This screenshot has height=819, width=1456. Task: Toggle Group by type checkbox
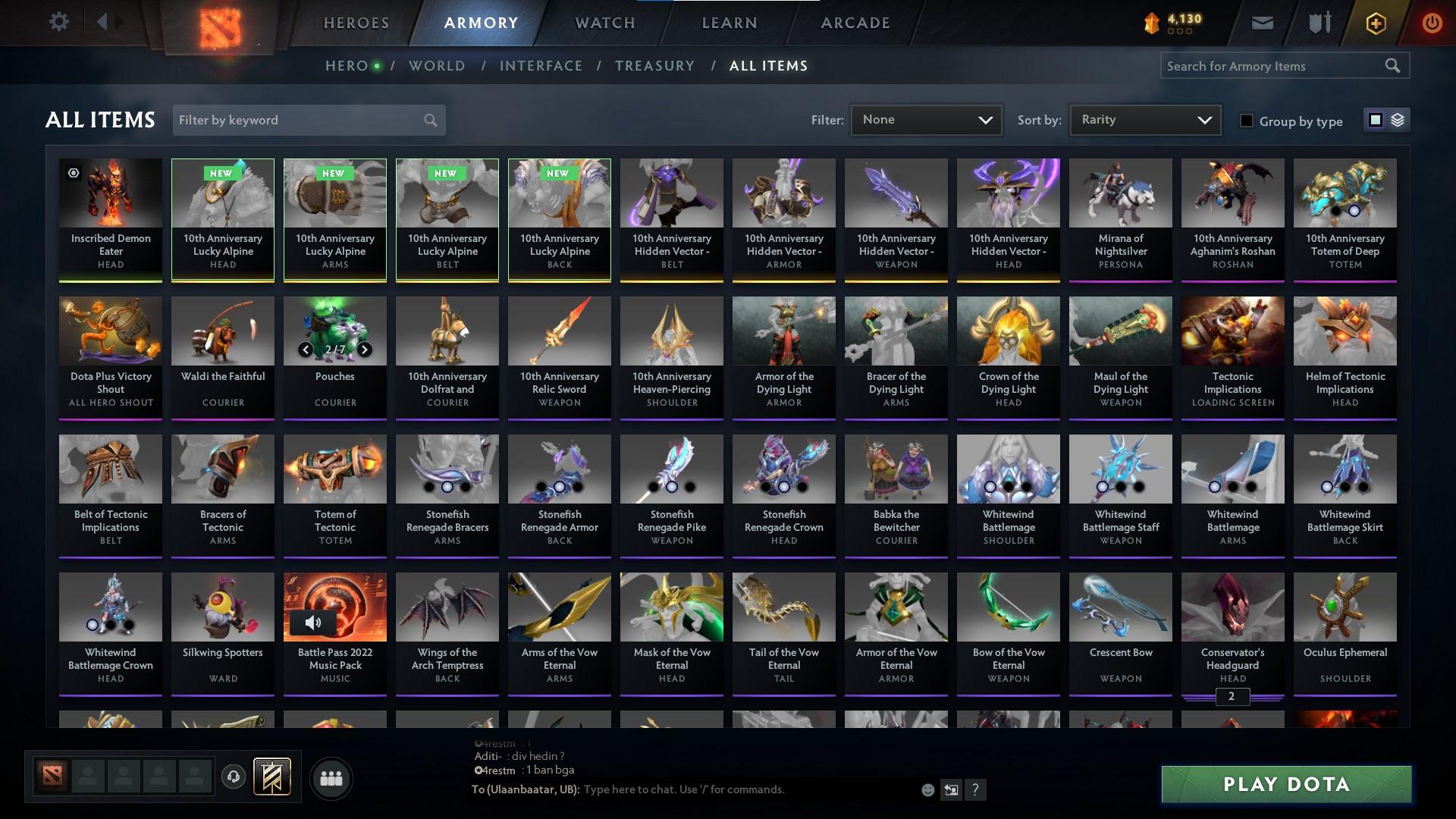coord(1247,121)
